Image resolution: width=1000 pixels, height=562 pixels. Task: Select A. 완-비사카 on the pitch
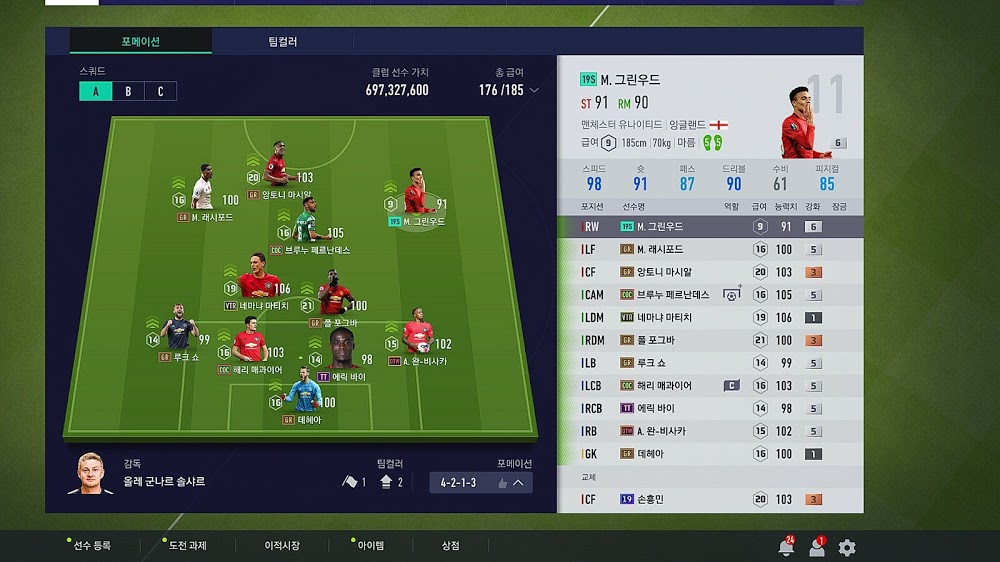[x=419, y=340]
